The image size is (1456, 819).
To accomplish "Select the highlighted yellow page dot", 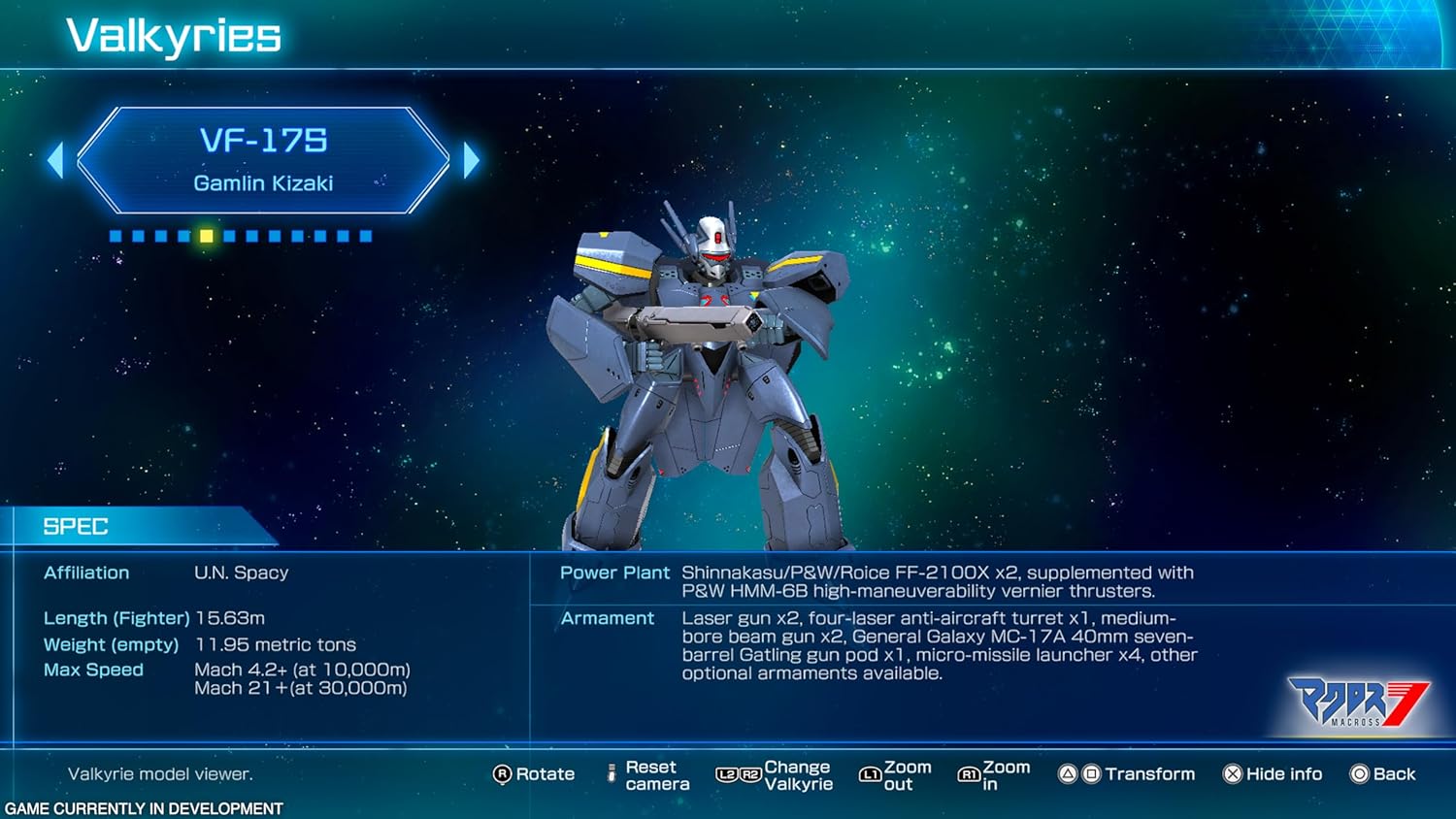I will coord(206,235).
